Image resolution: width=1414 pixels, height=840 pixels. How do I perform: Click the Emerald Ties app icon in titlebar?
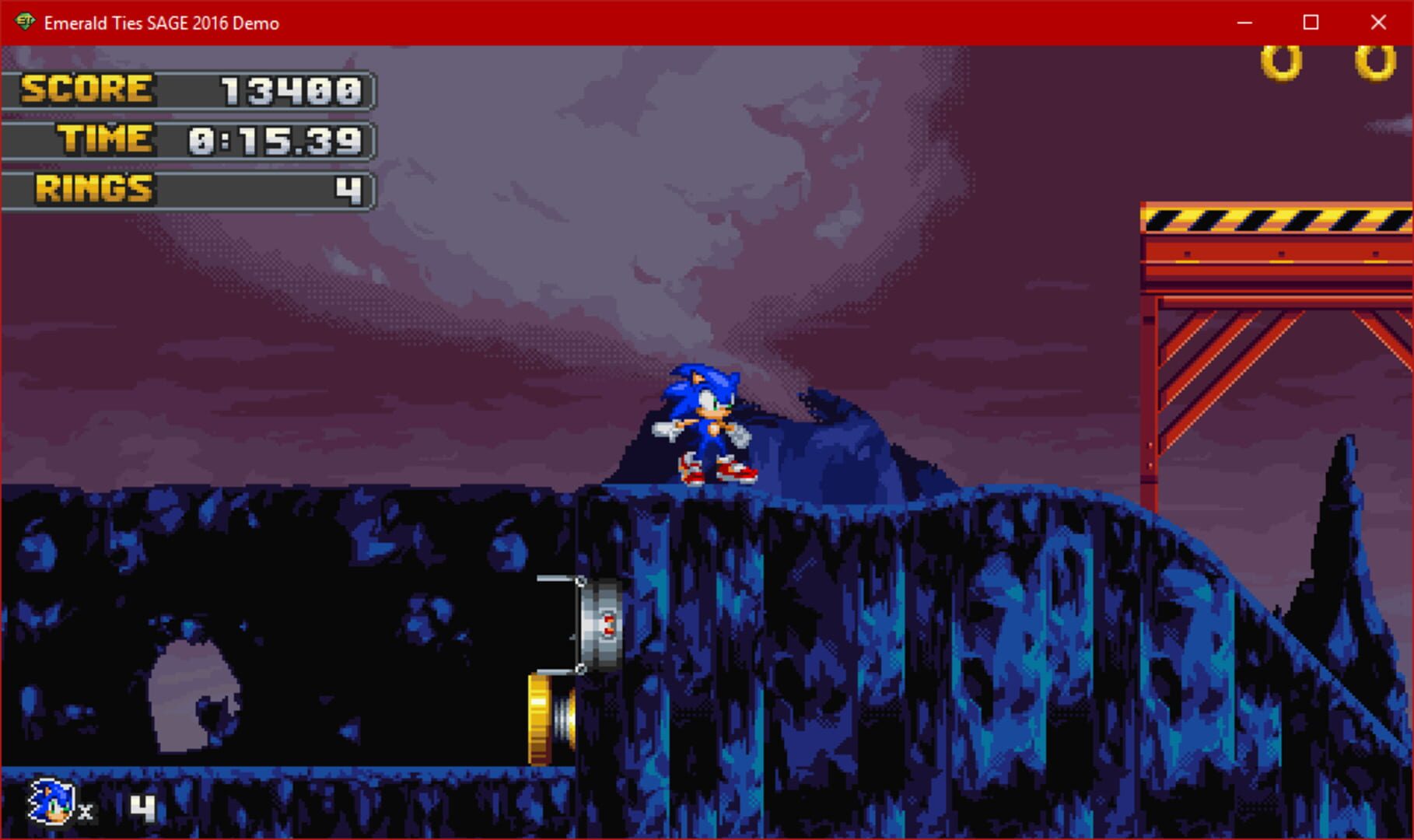point(23,23)
